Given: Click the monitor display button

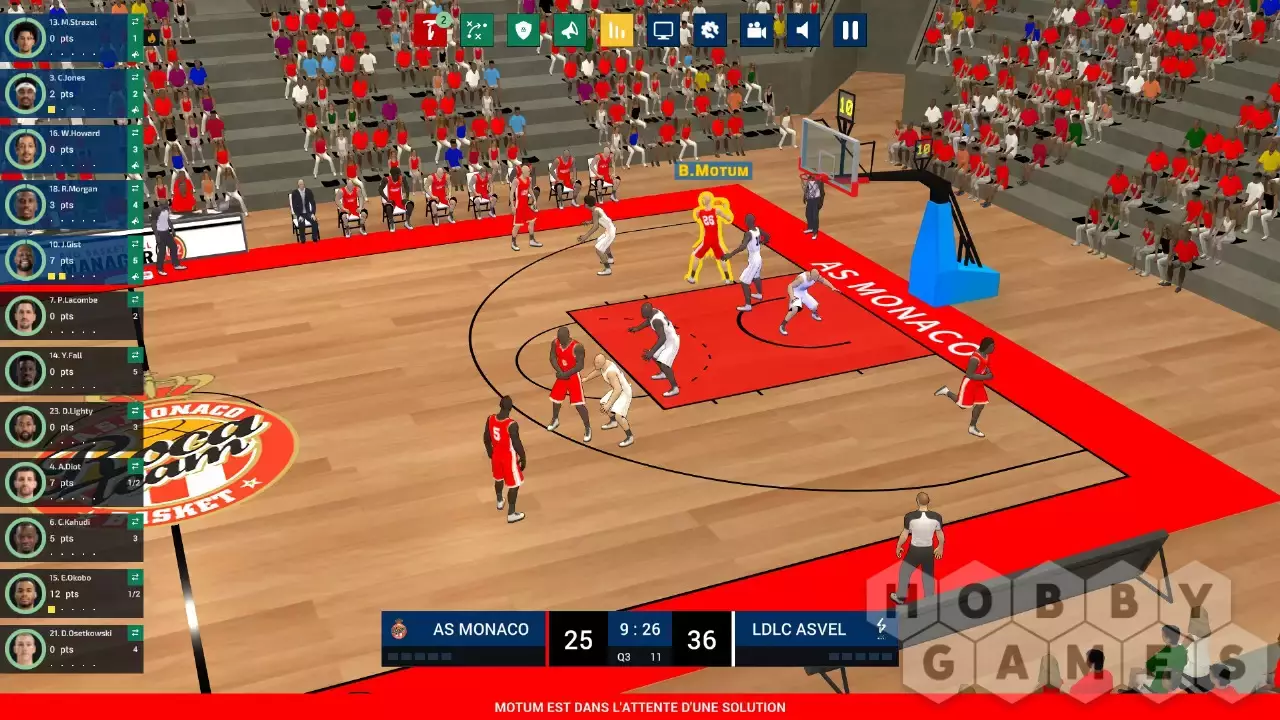Looking at the screenshot, I should pos(663,30).
